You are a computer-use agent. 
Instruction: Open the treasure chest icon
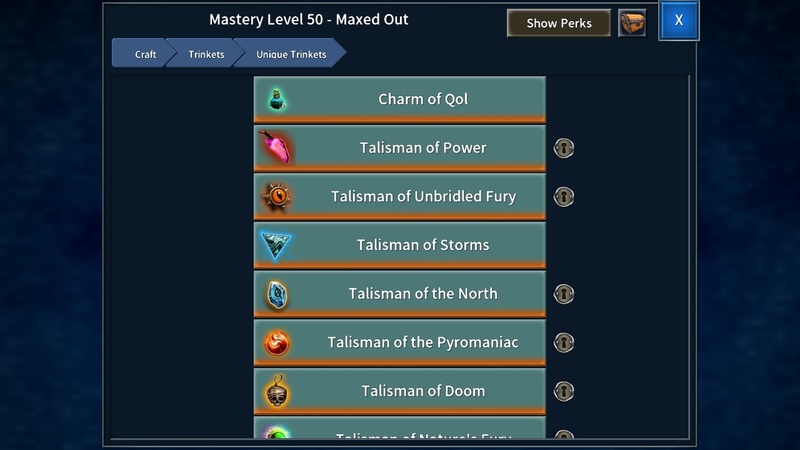[x=632, y=23]
